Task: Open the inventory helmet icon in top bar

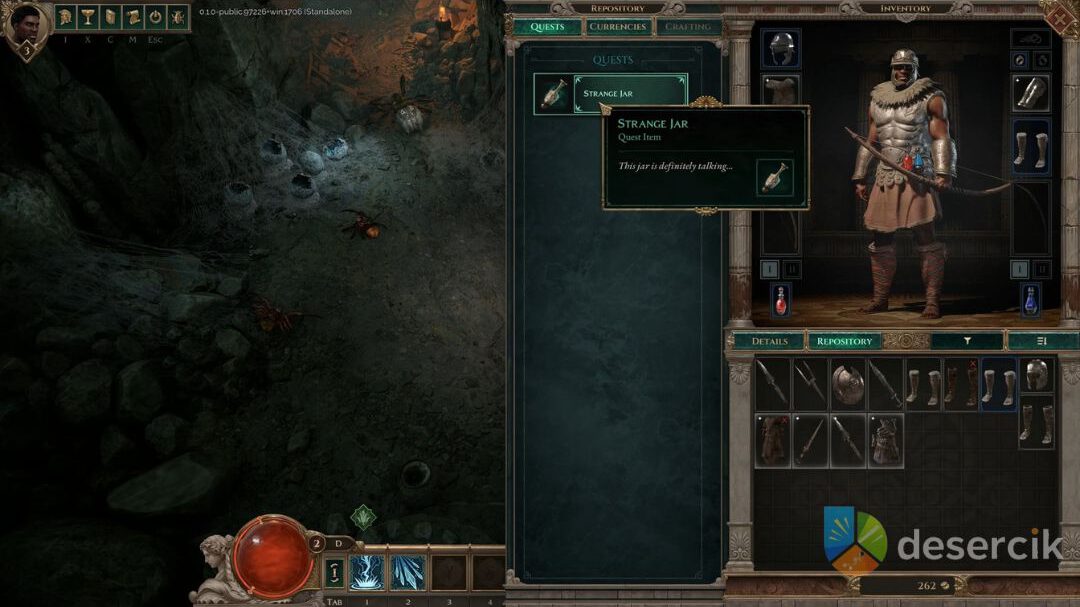Action: click(x=66, y=17)
